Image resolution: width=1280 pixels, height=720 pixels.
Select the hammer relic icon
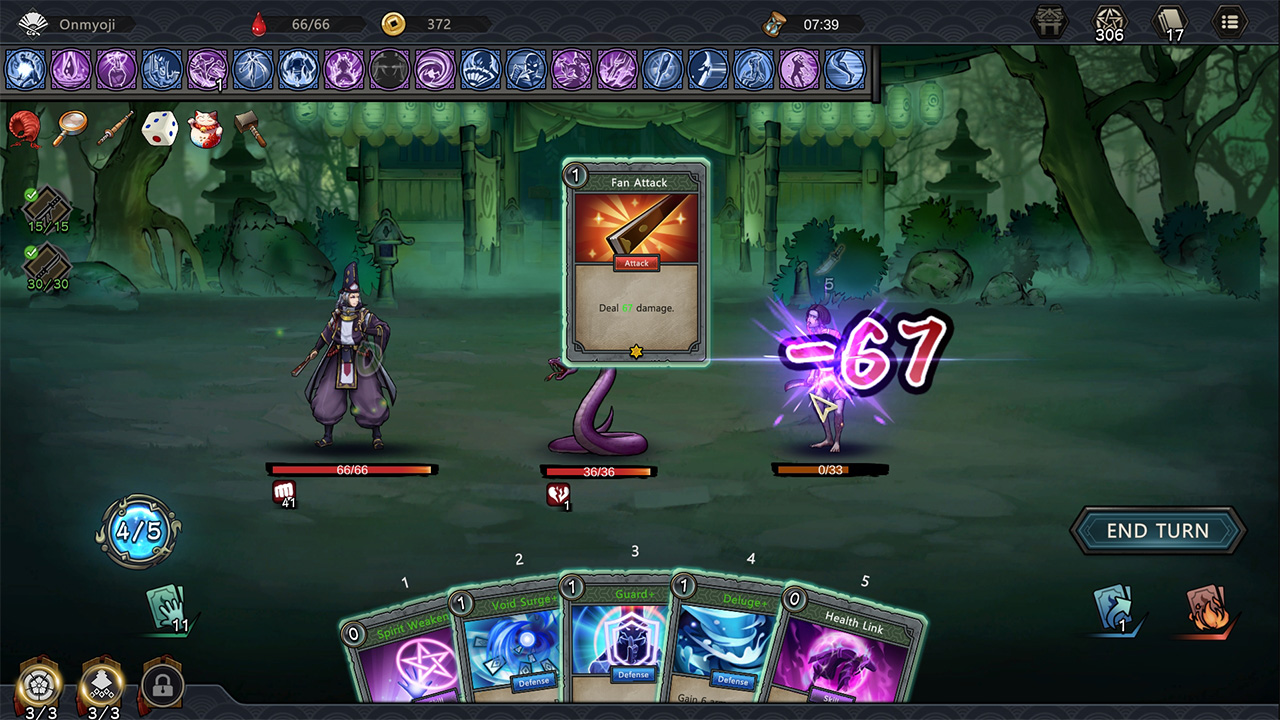pyautogui.click(x=249, y=129)
